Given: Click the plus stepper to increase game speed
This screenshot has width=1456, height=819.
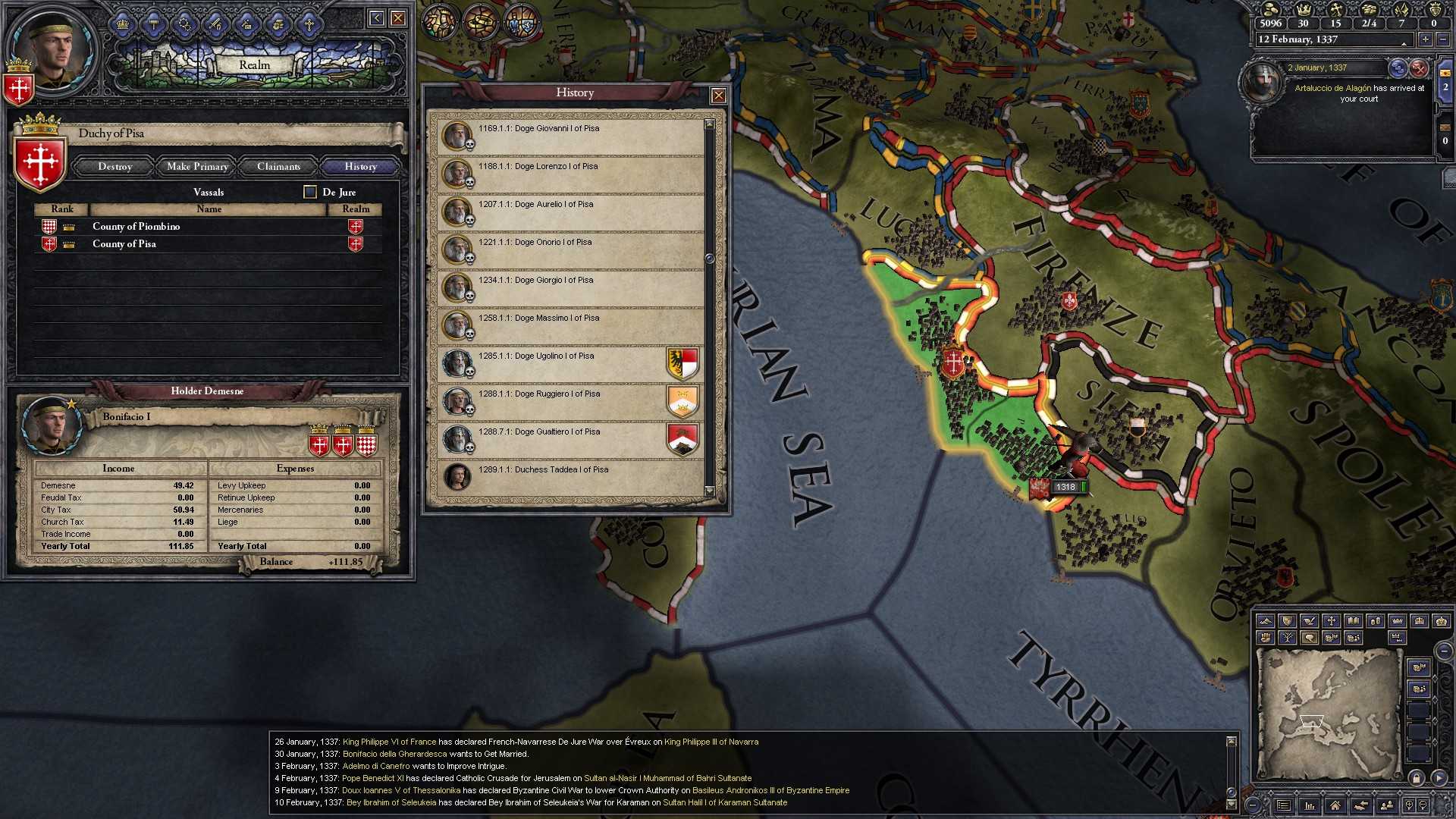Looking at the screenshot, I should pos(1424,39).
